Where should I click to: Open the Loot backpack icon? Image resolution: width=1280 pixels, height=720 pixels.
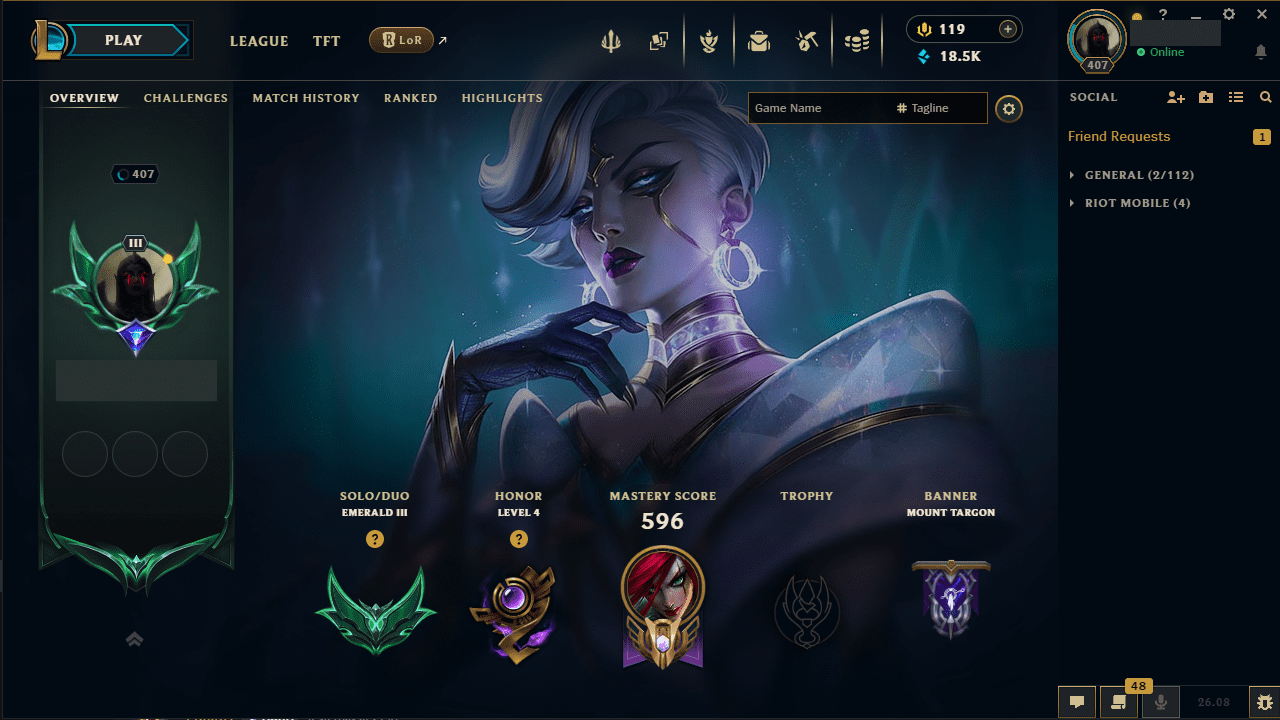click(x=759, y=40)
